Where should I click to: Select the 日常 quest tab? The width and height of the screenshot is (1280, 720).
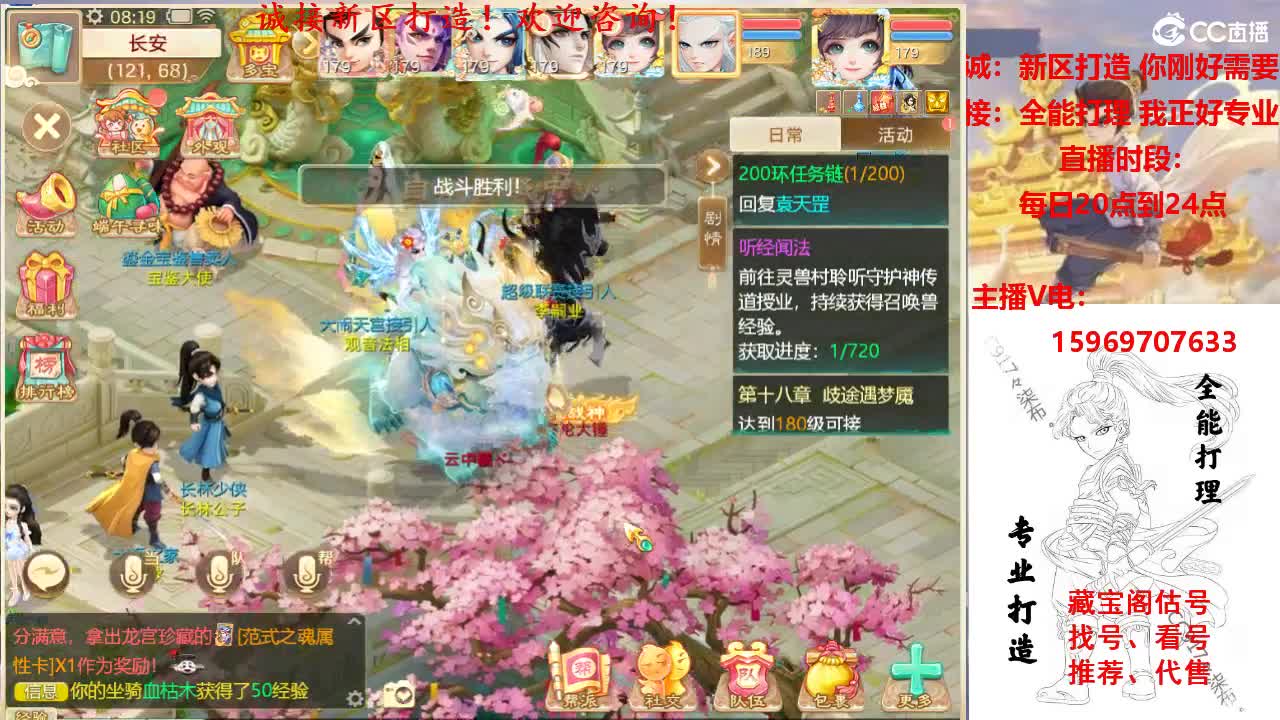[x=787, y=134]
